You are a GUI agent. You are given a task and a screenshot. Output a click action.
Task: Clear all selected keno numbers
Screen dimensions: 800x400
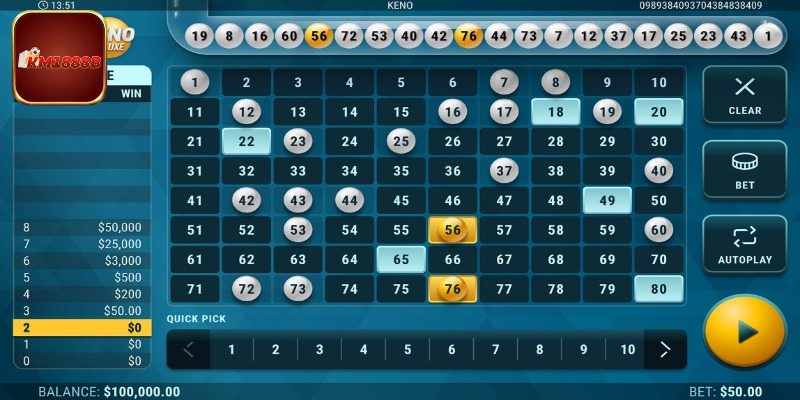coord(744,95)
